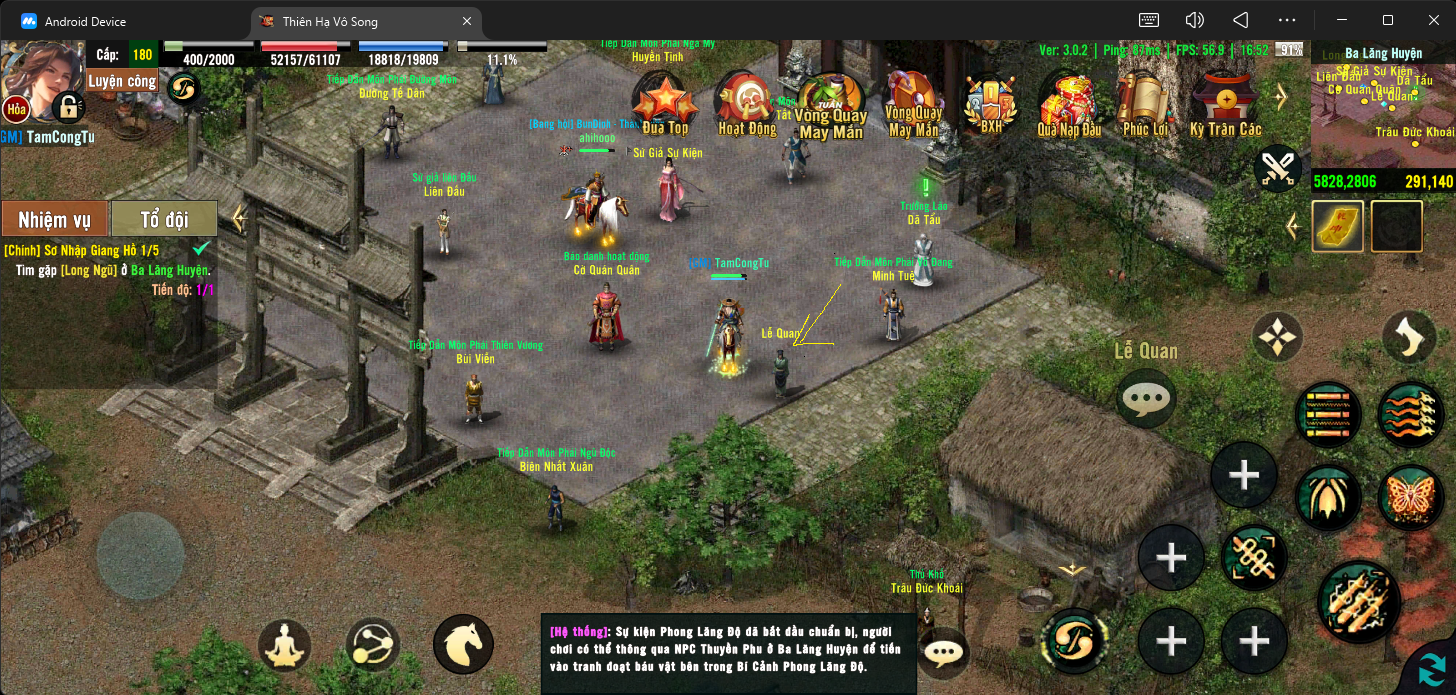Screen dimensions: 1456x695
Task: Mount the horse using the horse icon
Action: (463, 645)
